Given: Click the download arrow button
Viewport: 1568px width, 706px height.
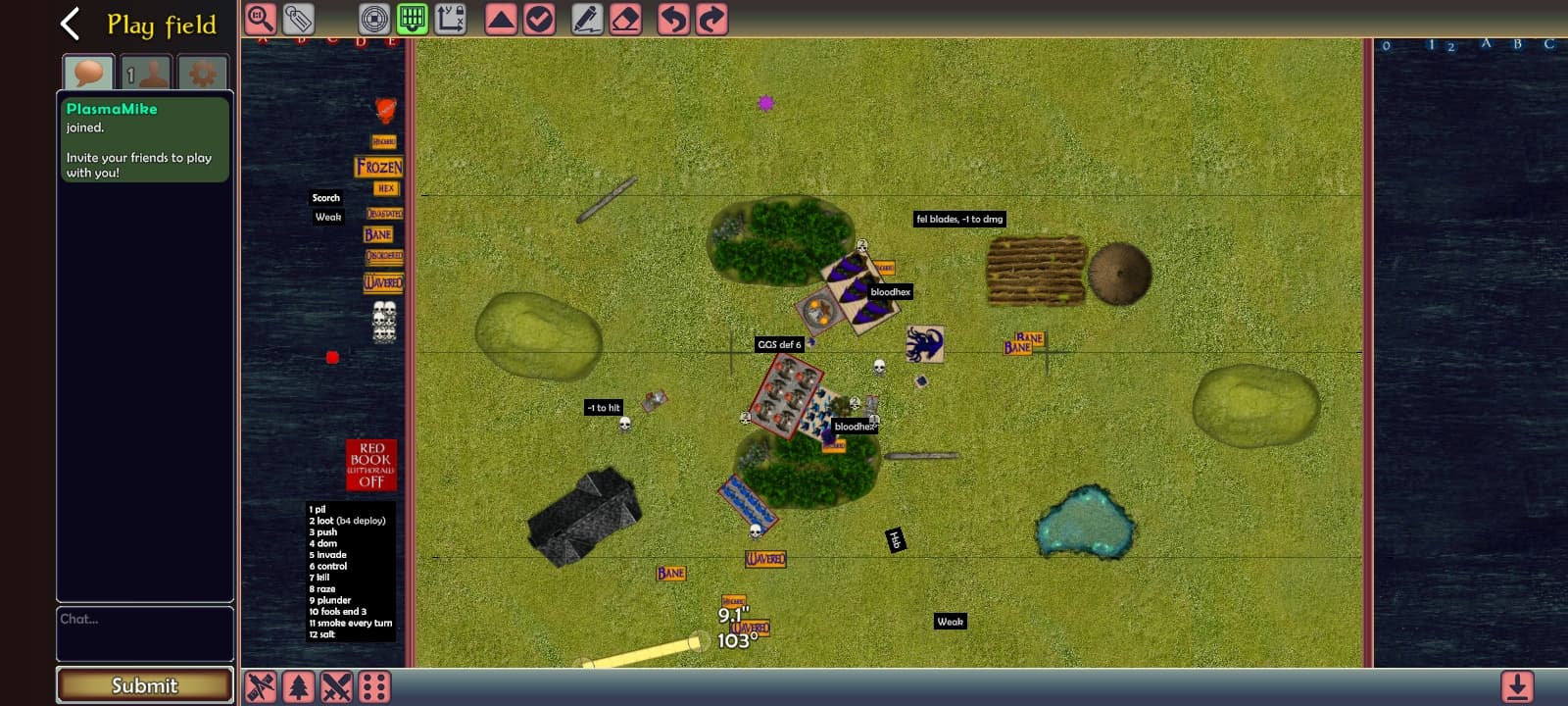Looking at the screenshot, I should click(1517, 687).
